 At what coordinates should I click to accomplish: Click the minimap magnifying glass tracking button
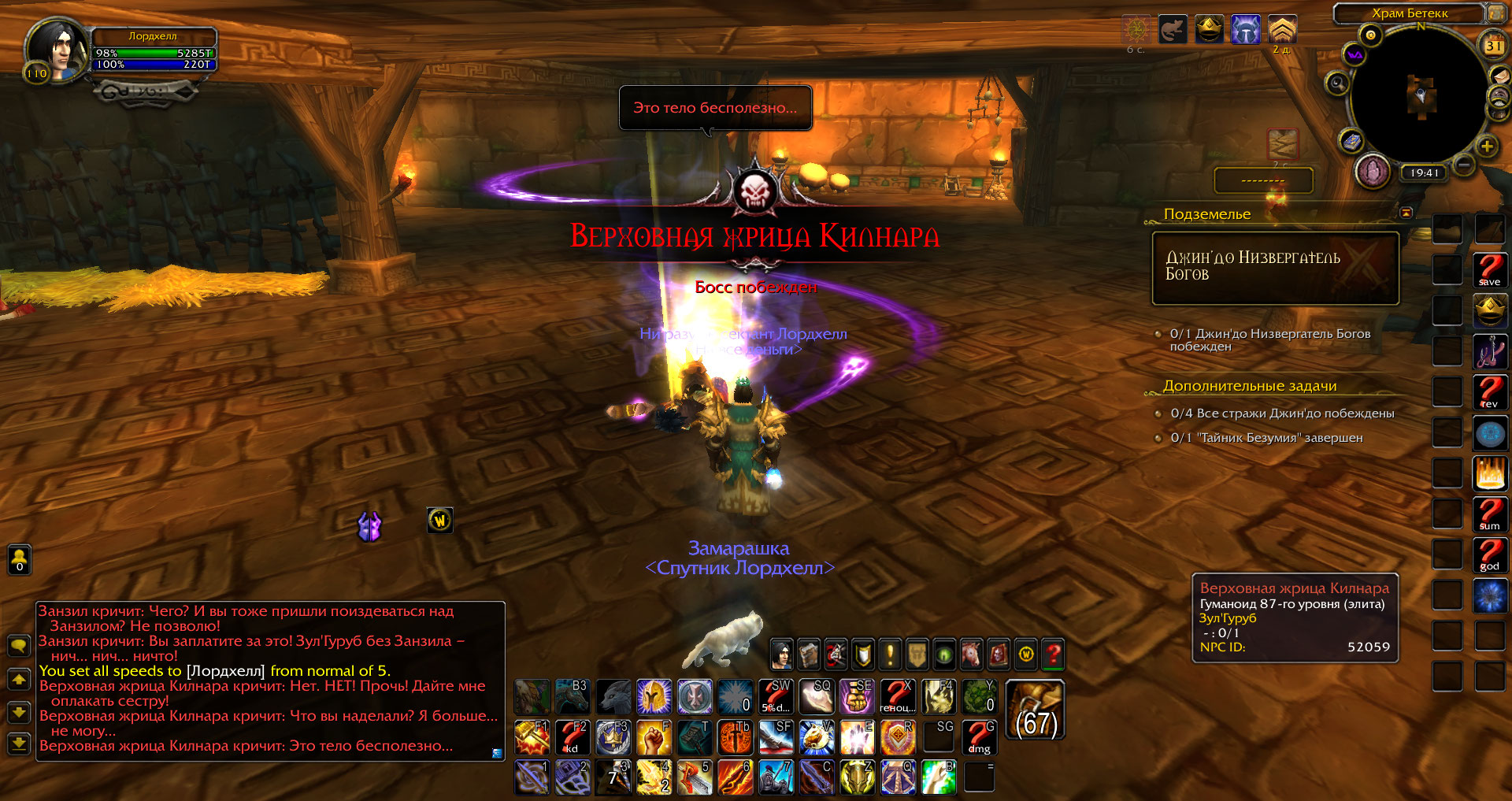1336,83
